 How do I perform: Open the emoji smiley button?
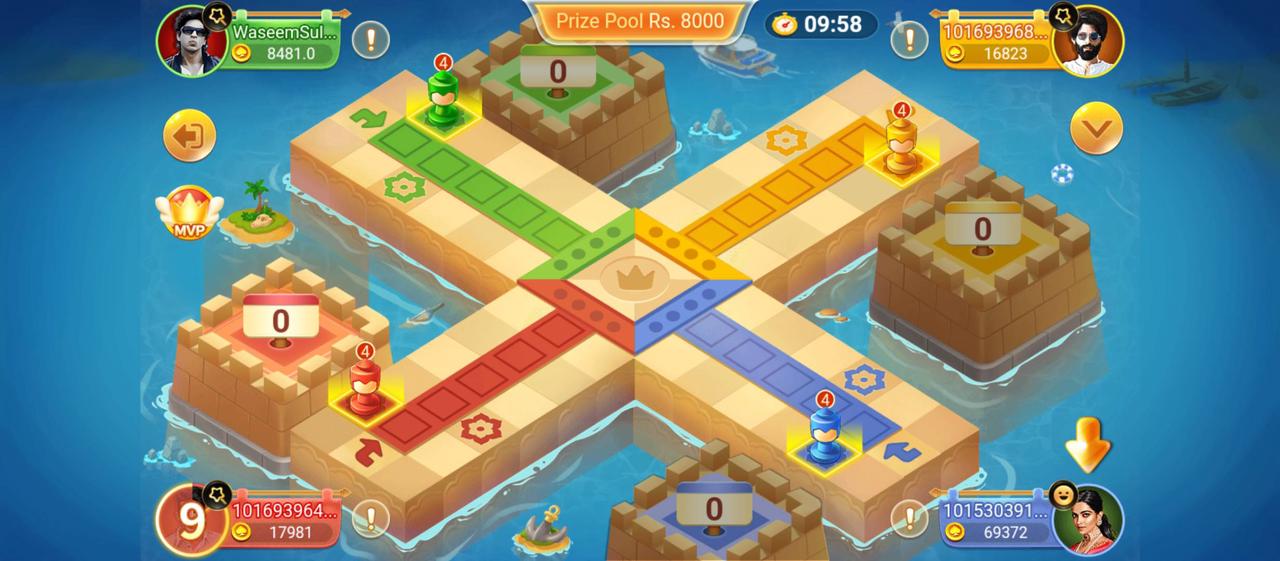pos(1063,494)
